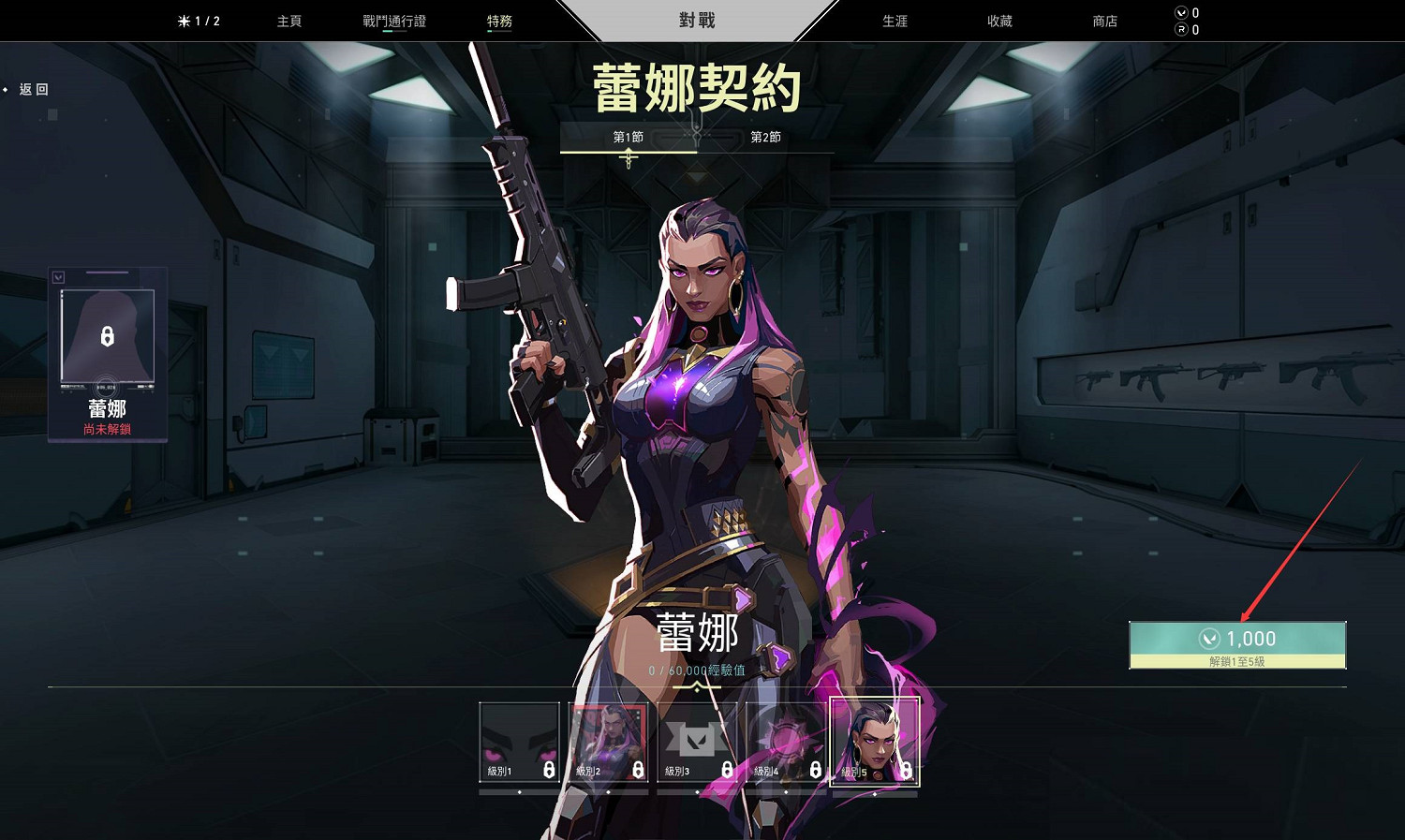The width and height of the screenshot is (1405, 840).
Task: Click the lock icon on 級別1 reward
Action: click(x=549, y=769)
